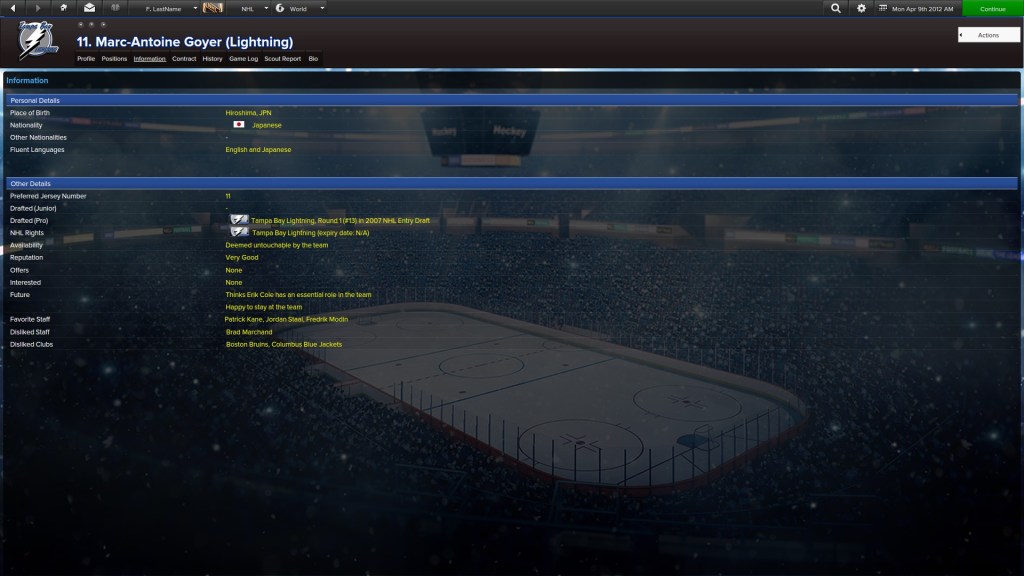1024x576 pixels.
Task: Open the Positions tab
Action: point(114,59)
